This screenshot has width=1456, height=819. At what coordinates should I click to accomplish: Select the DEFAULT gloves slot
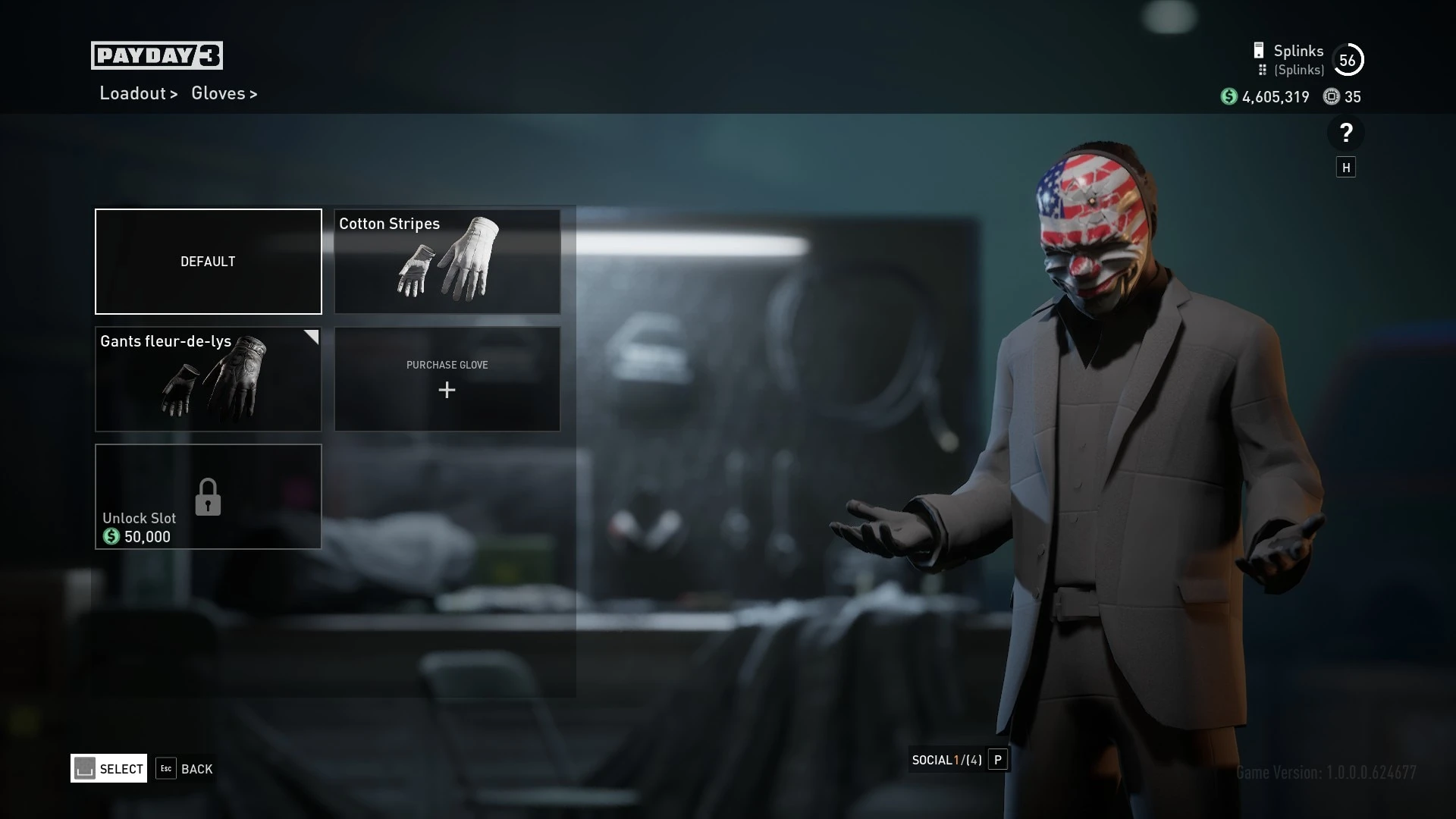208,261
